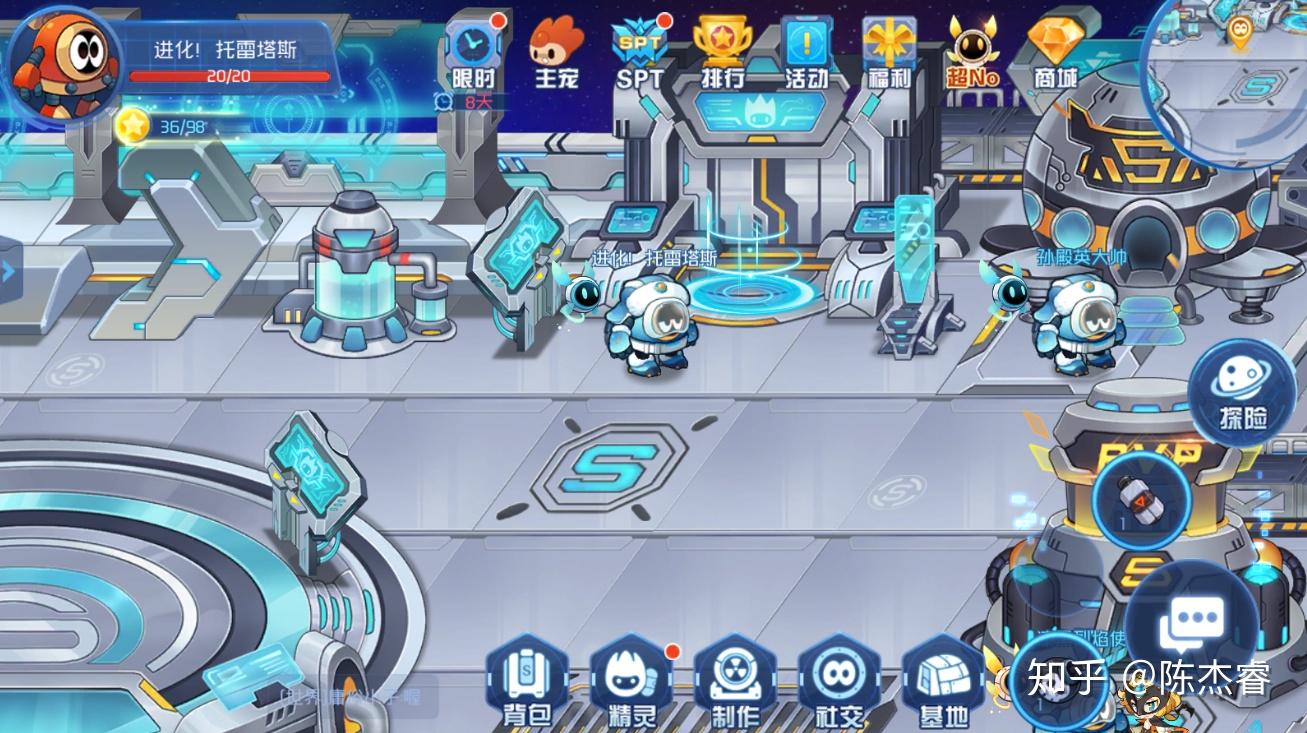Use the capsule item button

point(1141,497)
